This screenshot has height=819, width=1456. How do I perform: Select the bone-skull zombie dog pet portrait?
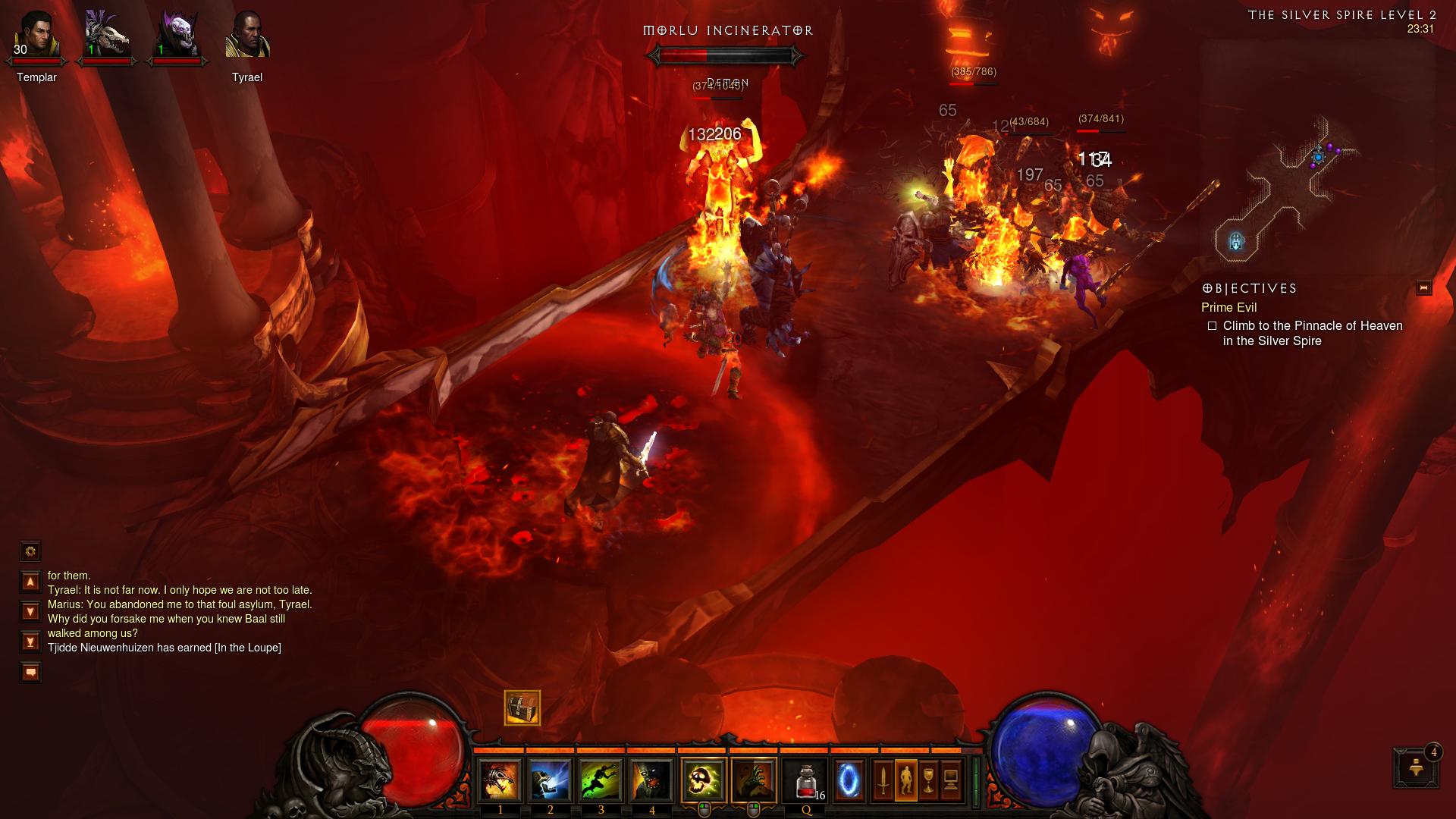107,36
